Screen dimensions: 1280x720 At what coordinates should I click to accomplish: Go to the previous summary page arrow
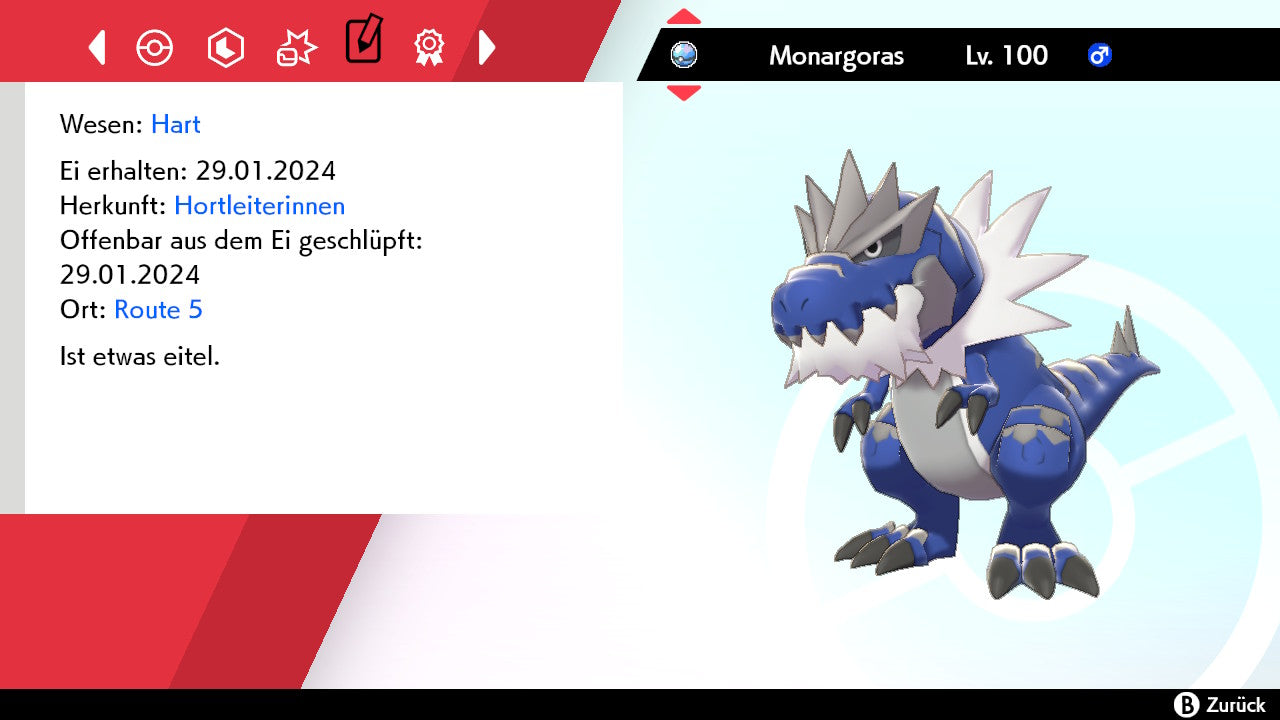point(97,47)
